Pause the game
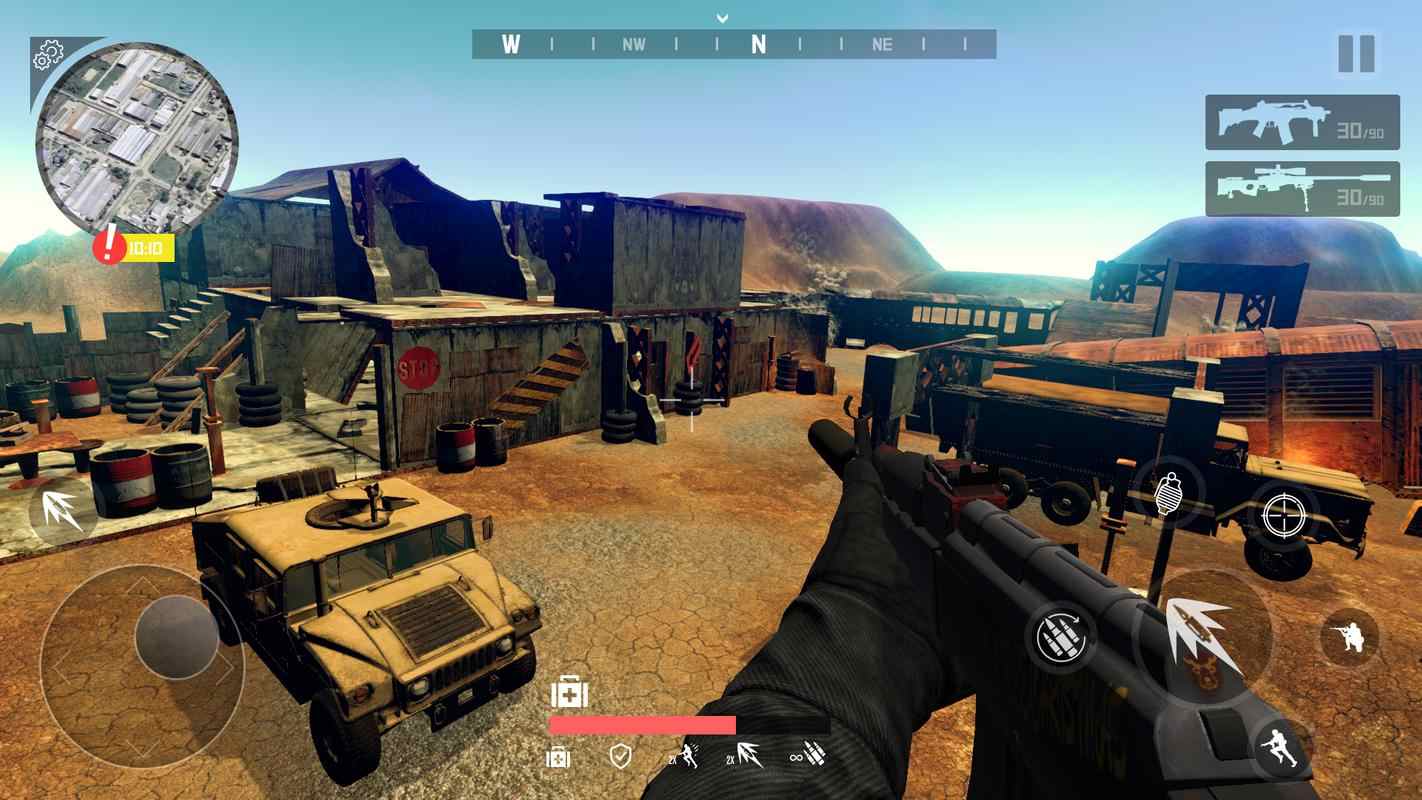The height and width of the screenshot is (800, 1422). point(1356,54)
